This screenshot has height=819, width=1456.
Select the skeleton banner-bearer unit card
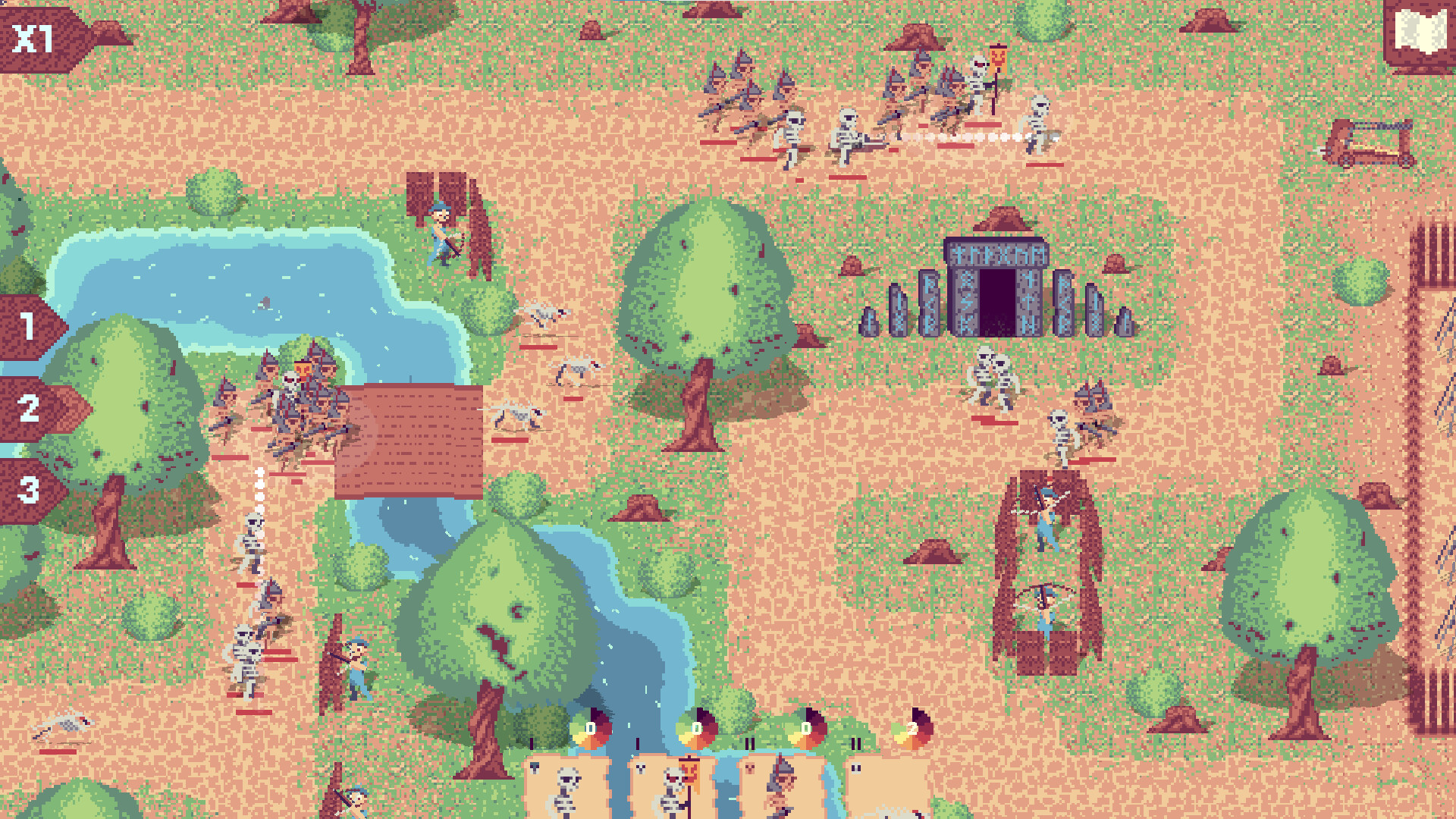point(671,789)
